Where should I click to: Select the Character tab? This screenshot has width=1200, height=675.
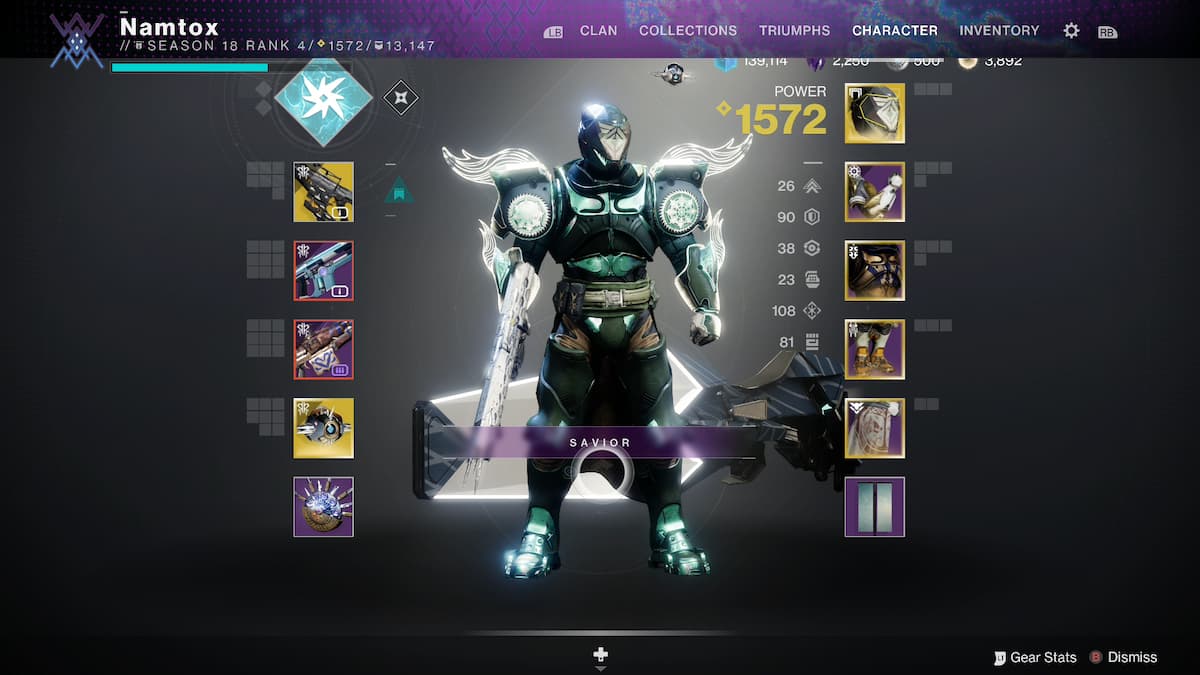(x=895, y=31)
